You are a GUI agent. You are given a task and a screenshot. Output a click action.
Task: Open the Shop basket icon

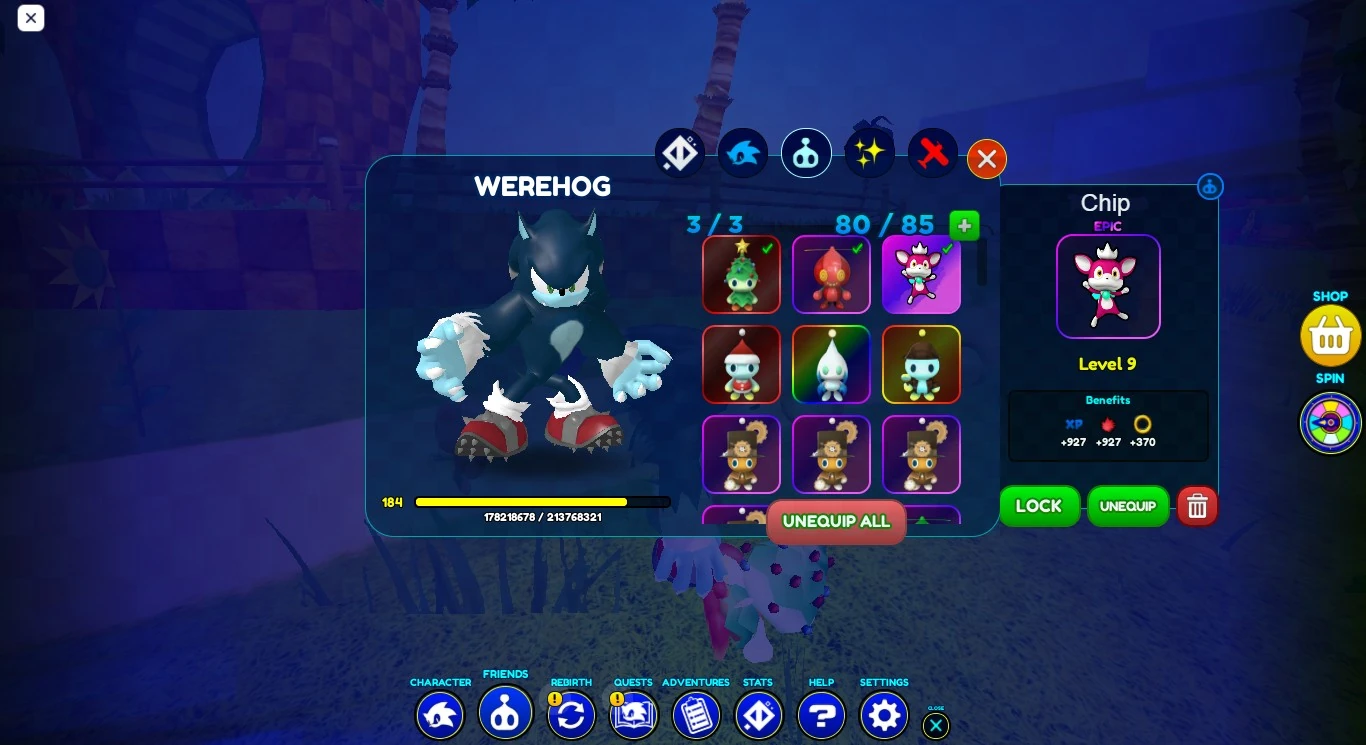[1330, 336]
